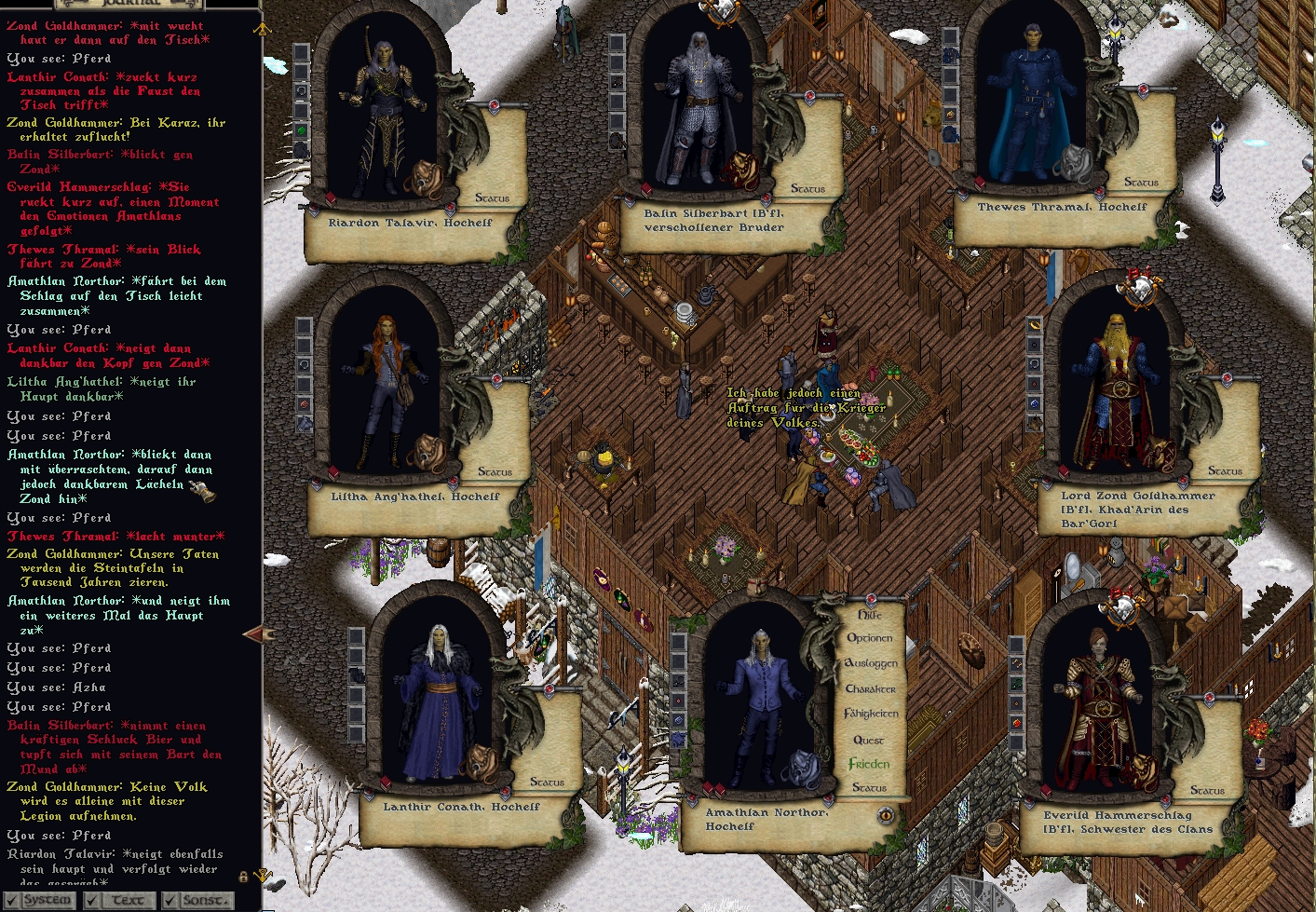Open the Optionen settings
Viewport: 1316px width, 912px height.
[869, 638]
